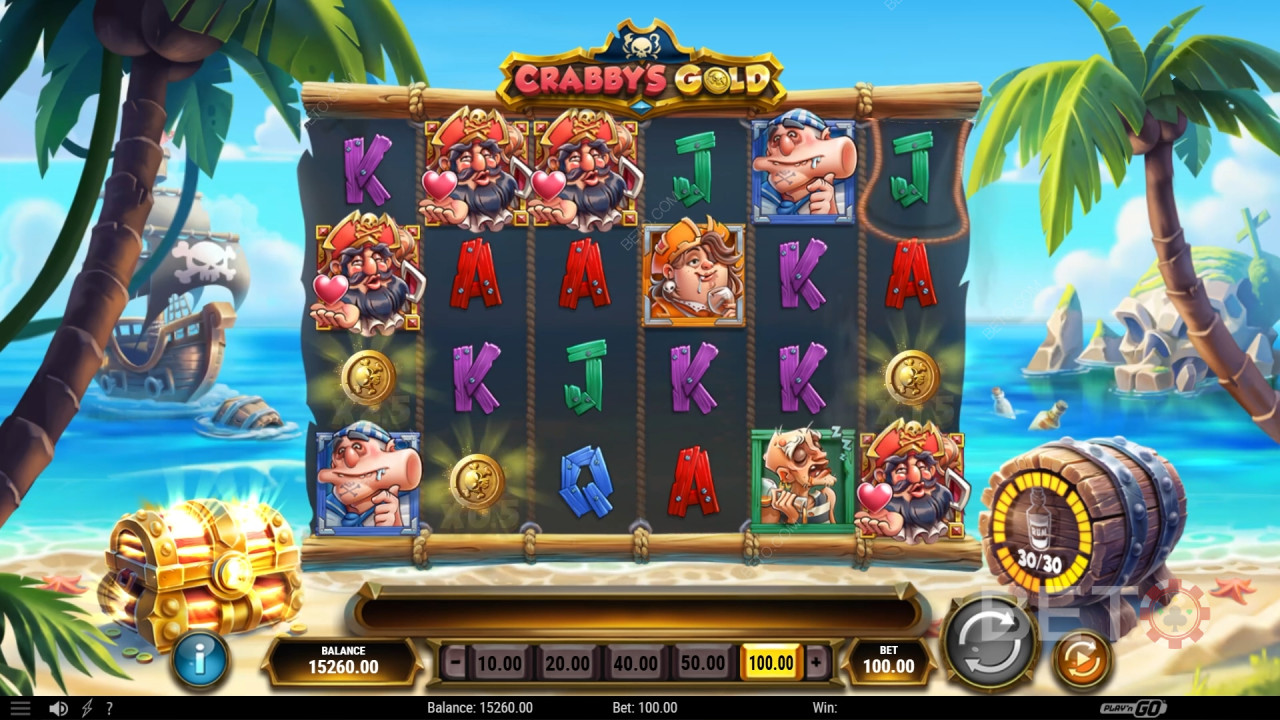Start autoplay with the orange button
The width and height of the screenshot is (1280, 720).
tap(1082, 659)
